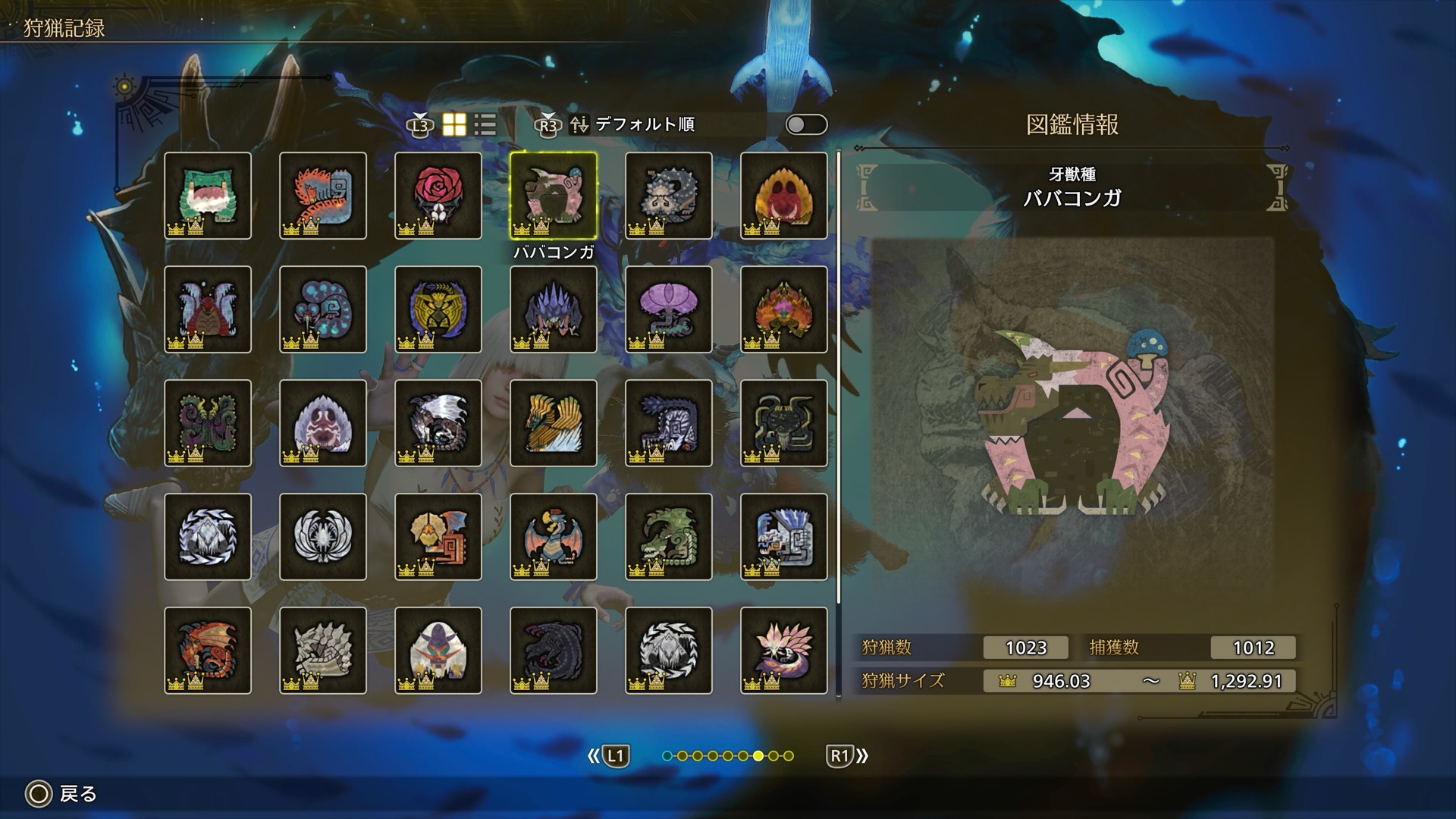Switch to the list view layout
Image resolution: width=1456 pixels, height=819 pixels.
pos(485,124)
